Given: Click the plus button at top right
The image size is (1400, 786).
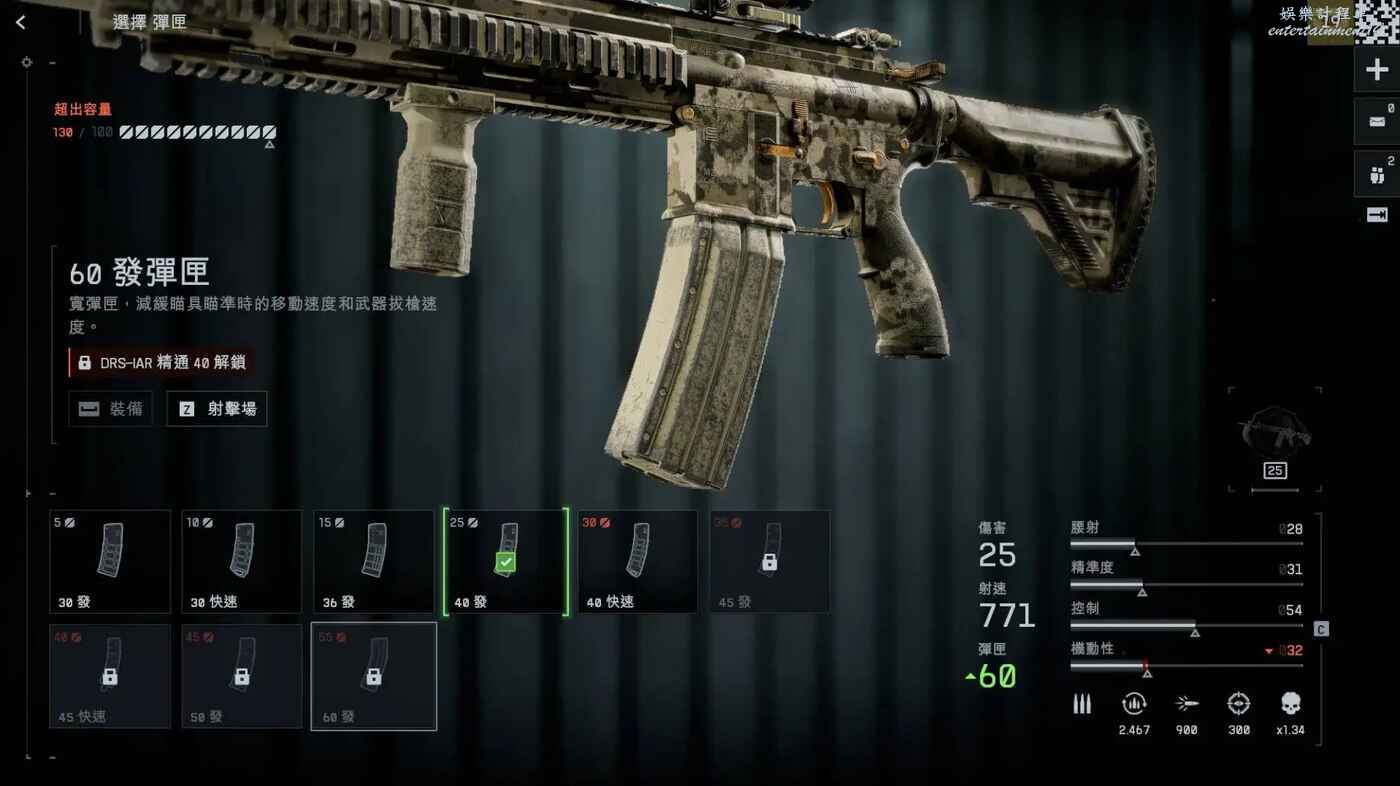Looking at the screenshot, I should tap(1376, 70).
